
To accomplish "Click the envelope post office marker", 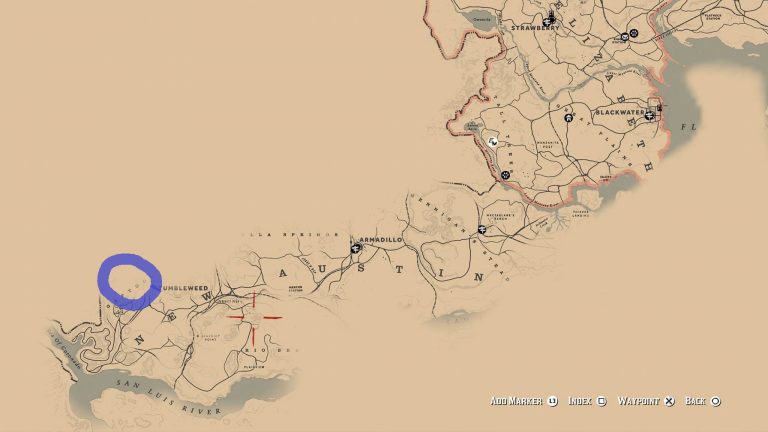I will (624, 36).
